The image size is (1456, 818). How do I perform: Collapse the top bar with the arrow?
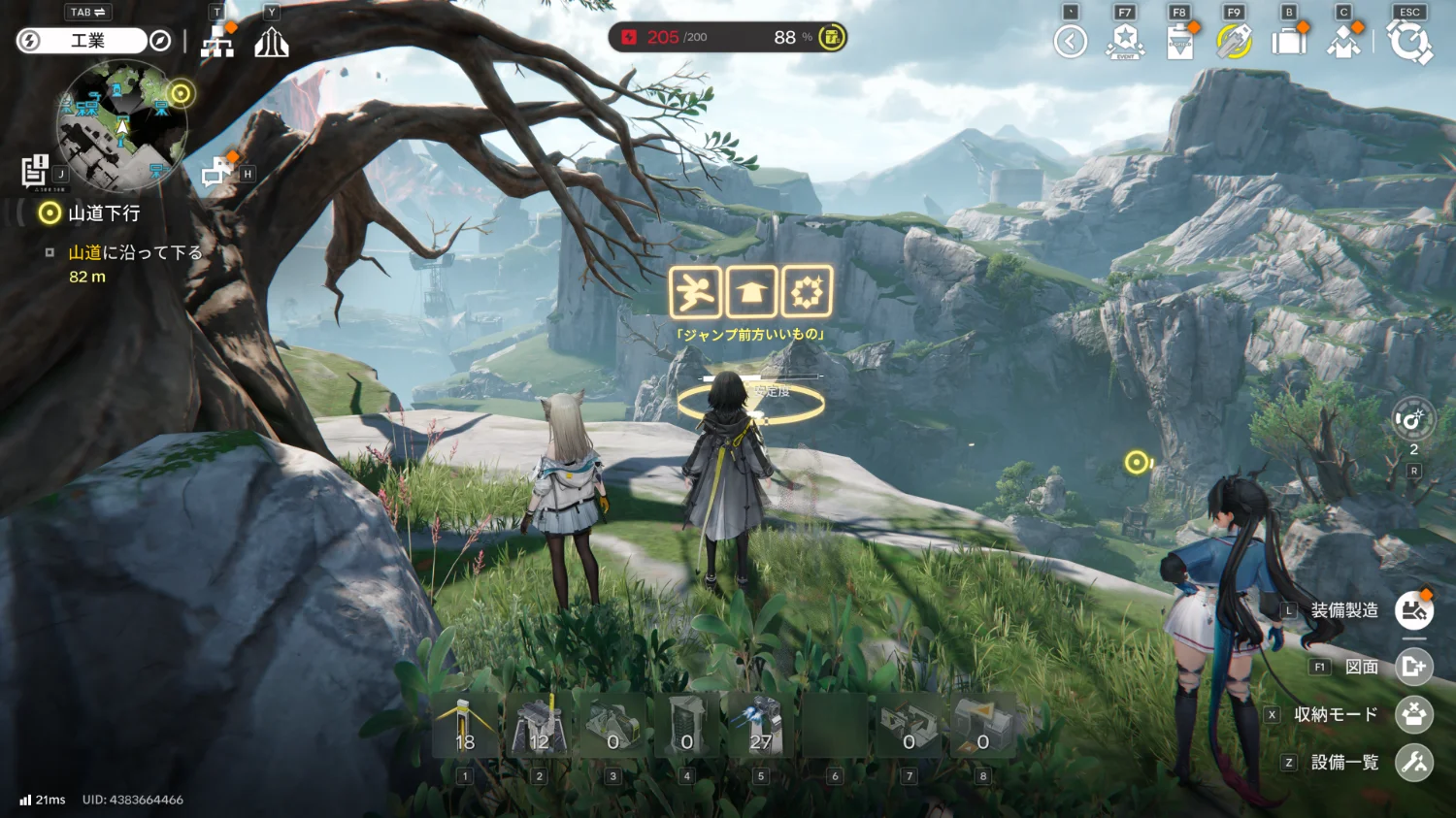[1071, 42]
